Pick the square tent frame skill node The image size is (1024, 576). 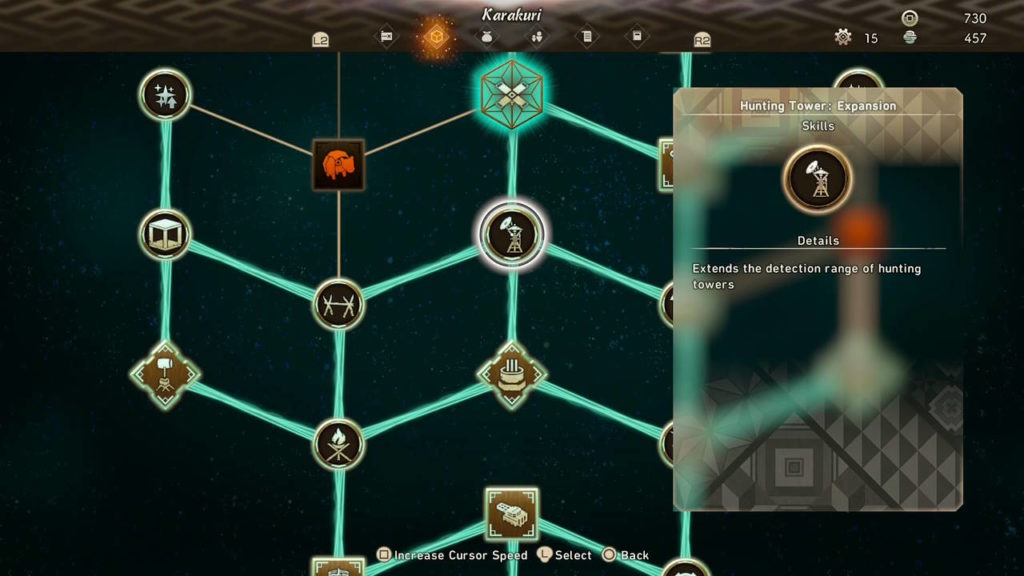pos(165,235)
